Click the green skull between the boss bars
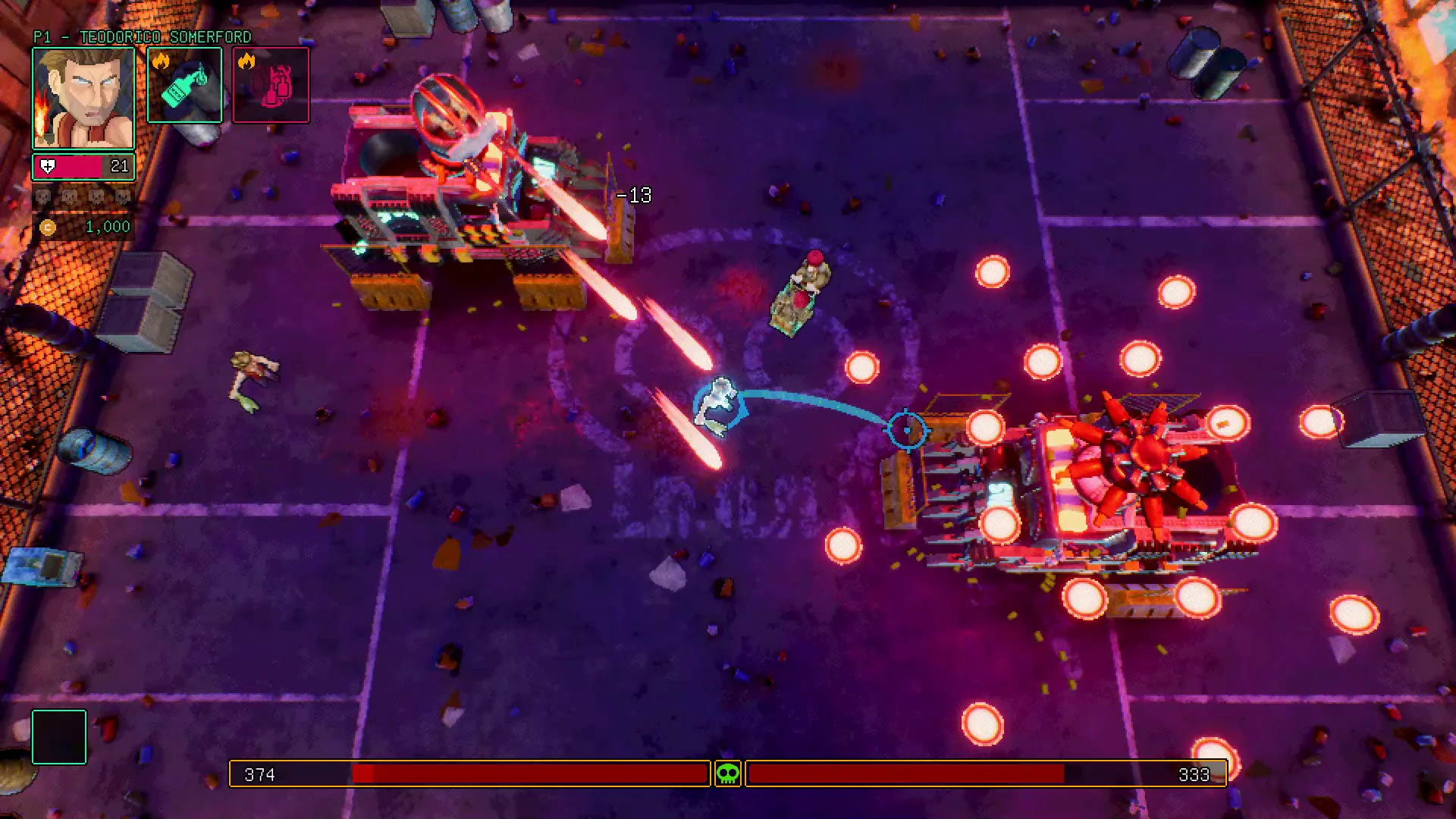 coord(726,775)
